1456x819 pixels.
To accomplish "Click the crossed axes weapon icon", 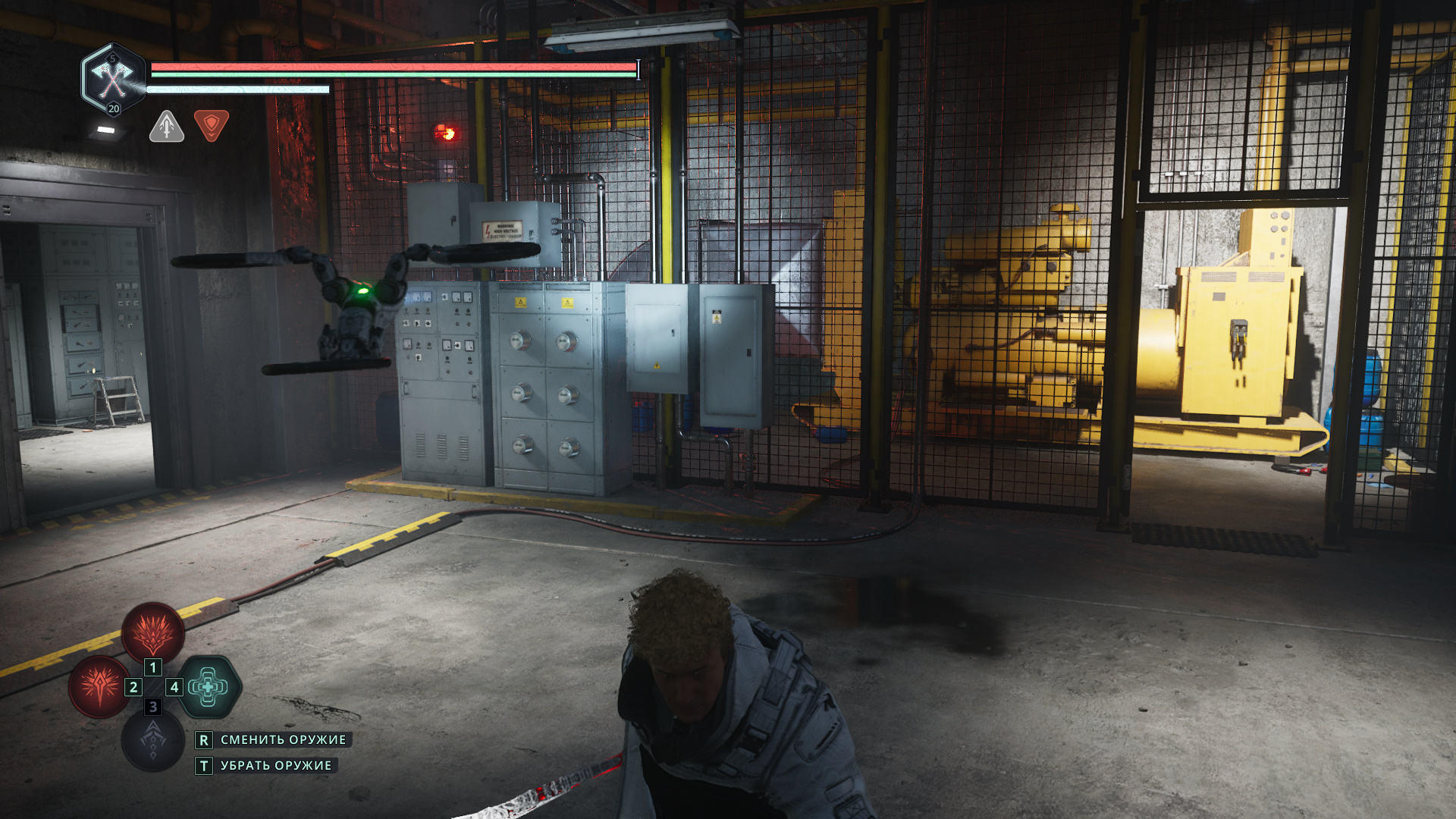I will pyautogui.click(x=113, y=77).
